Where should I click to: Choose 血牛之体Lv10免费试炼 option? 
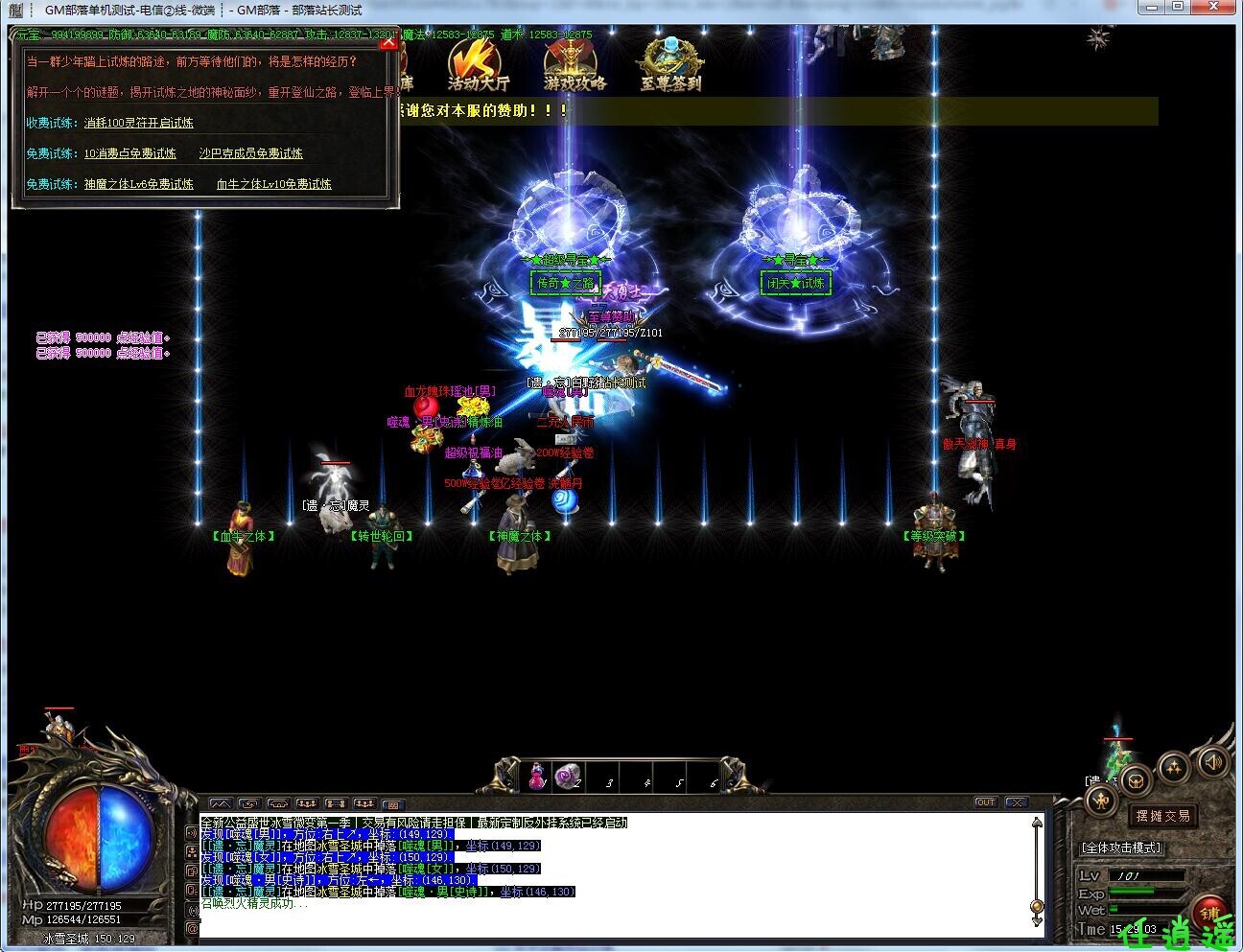coord(273,184)
